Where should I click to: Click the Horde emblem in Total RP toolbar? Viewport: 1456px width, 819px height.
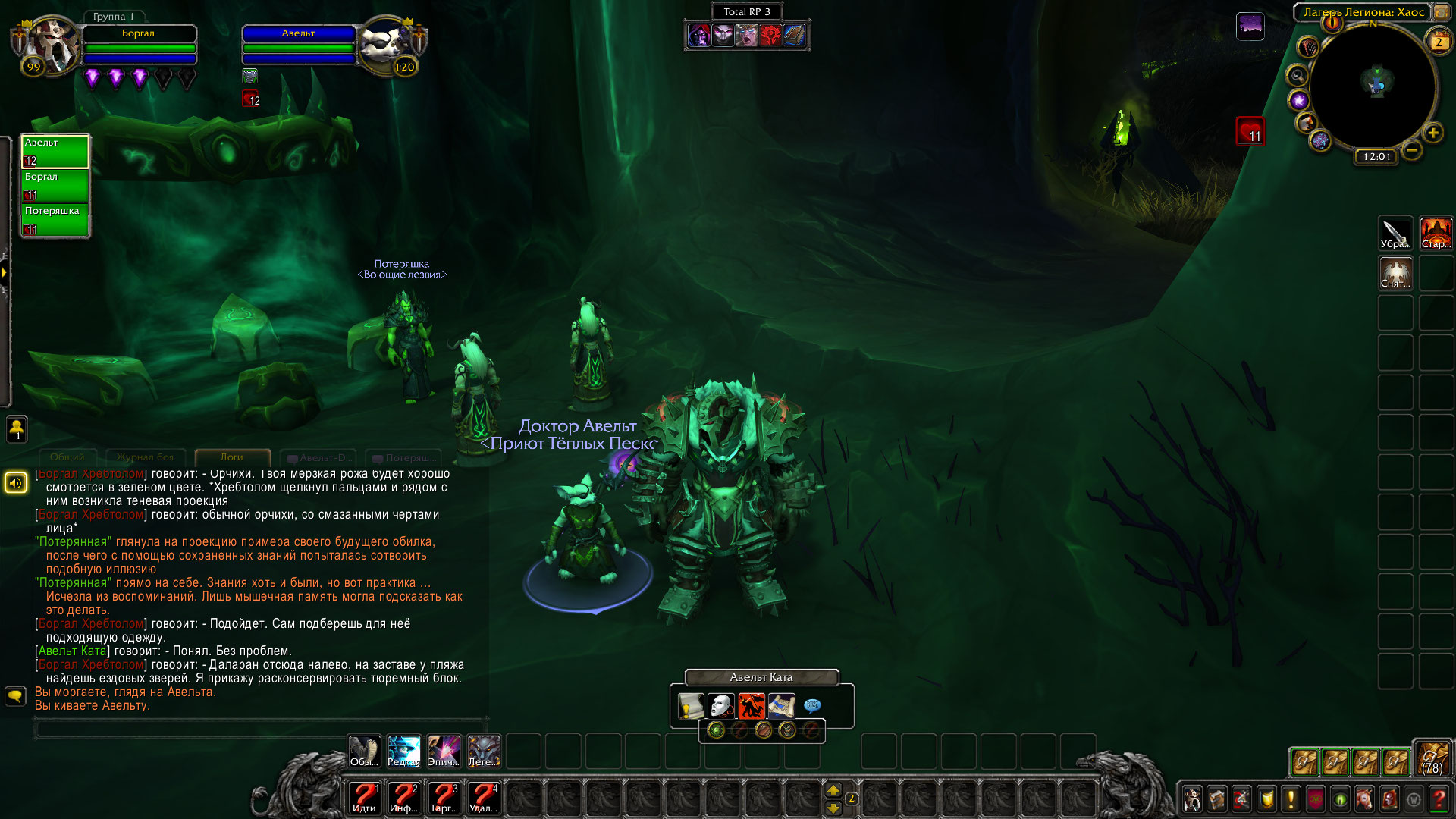tap(770, 36)
